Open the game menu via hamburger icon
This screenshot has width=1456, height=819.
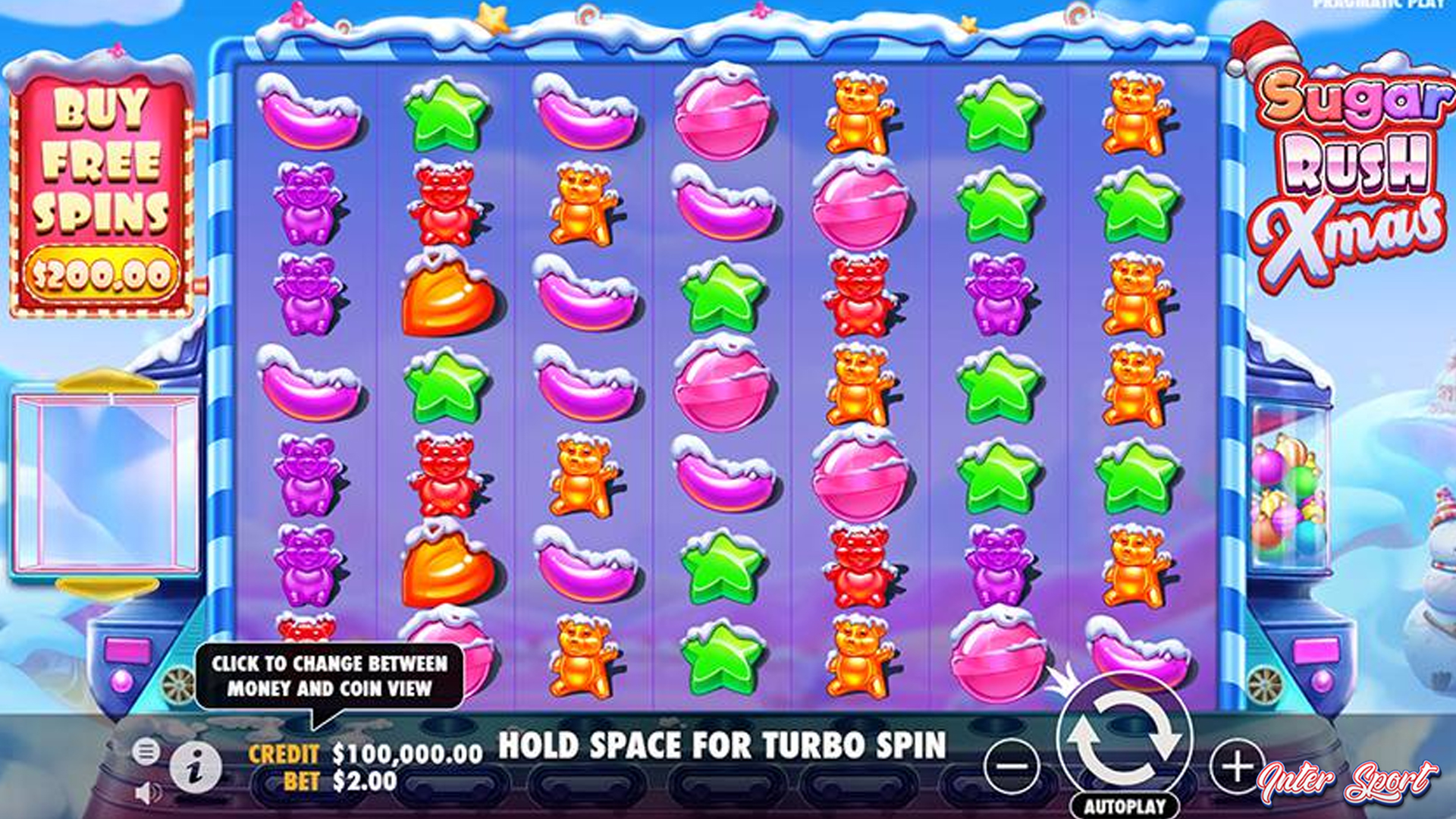pos(146,752)
